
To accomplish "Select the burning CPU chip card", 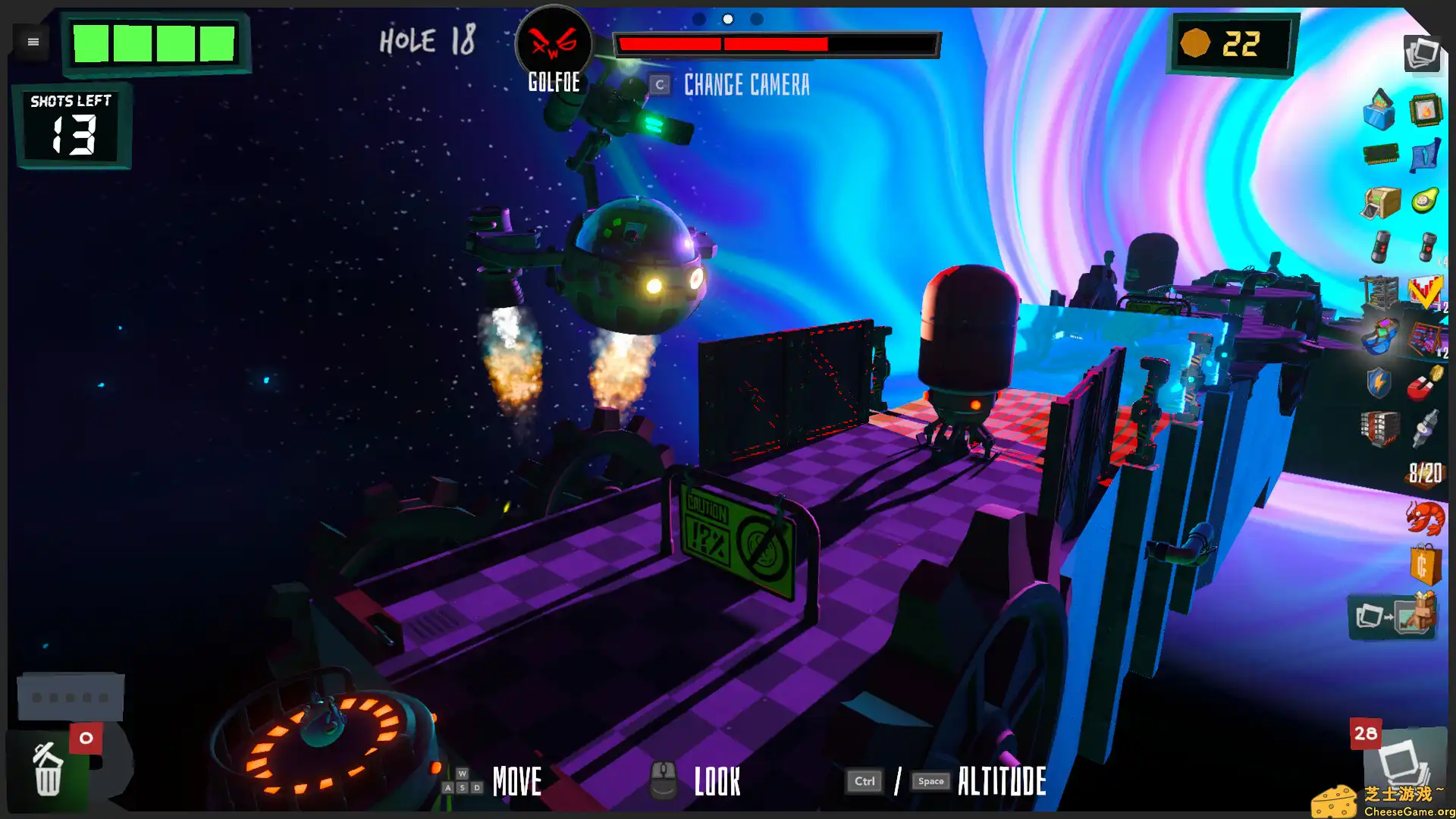I will [x=1425, y=111].
